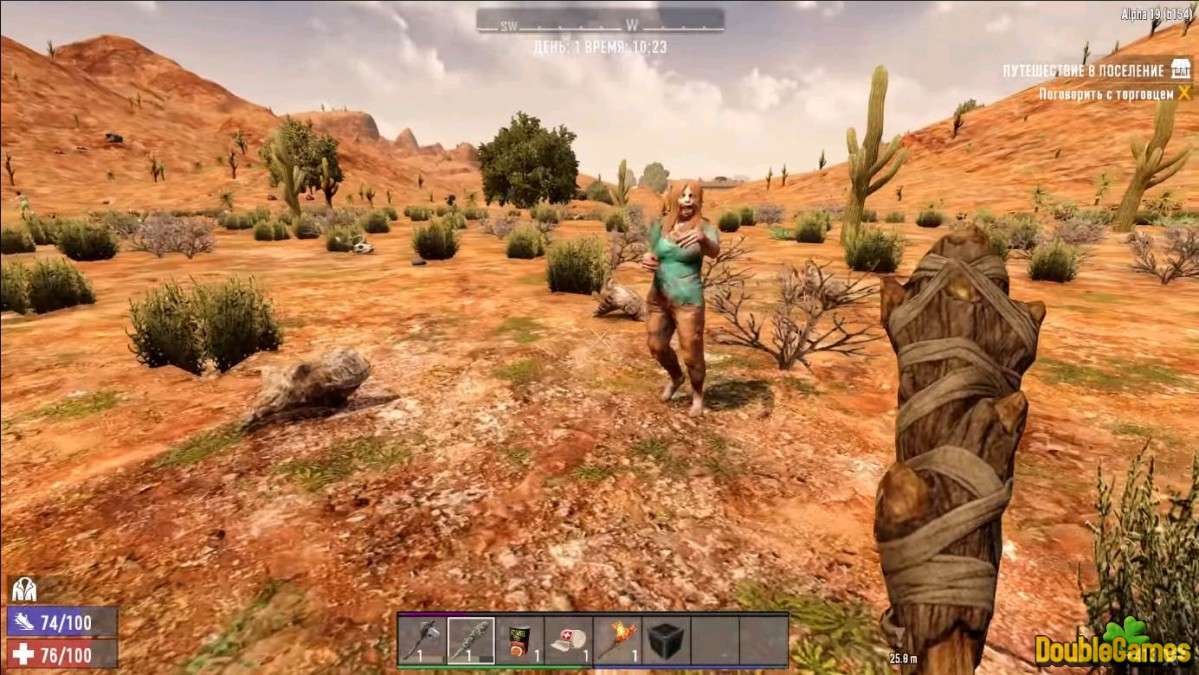Select the first aid bandage slot
This screenshot has height=675, width=1199.
click(x=568, y=640)
